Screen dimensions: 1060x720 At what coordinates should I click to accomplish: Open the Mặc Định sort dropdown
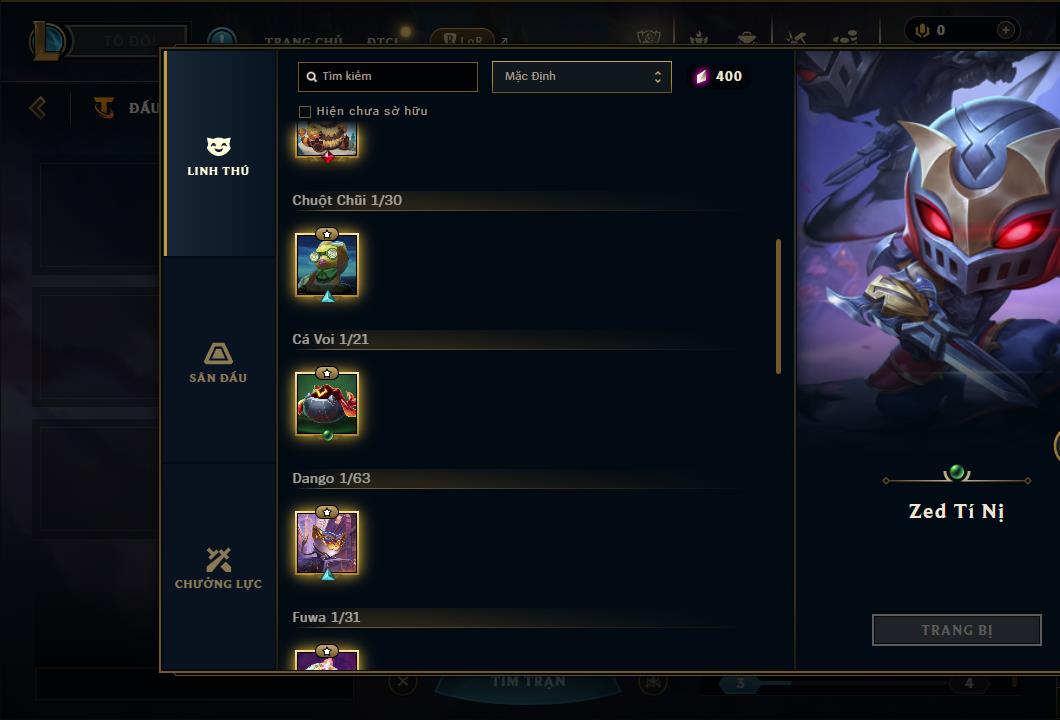(x=581, y=77)
